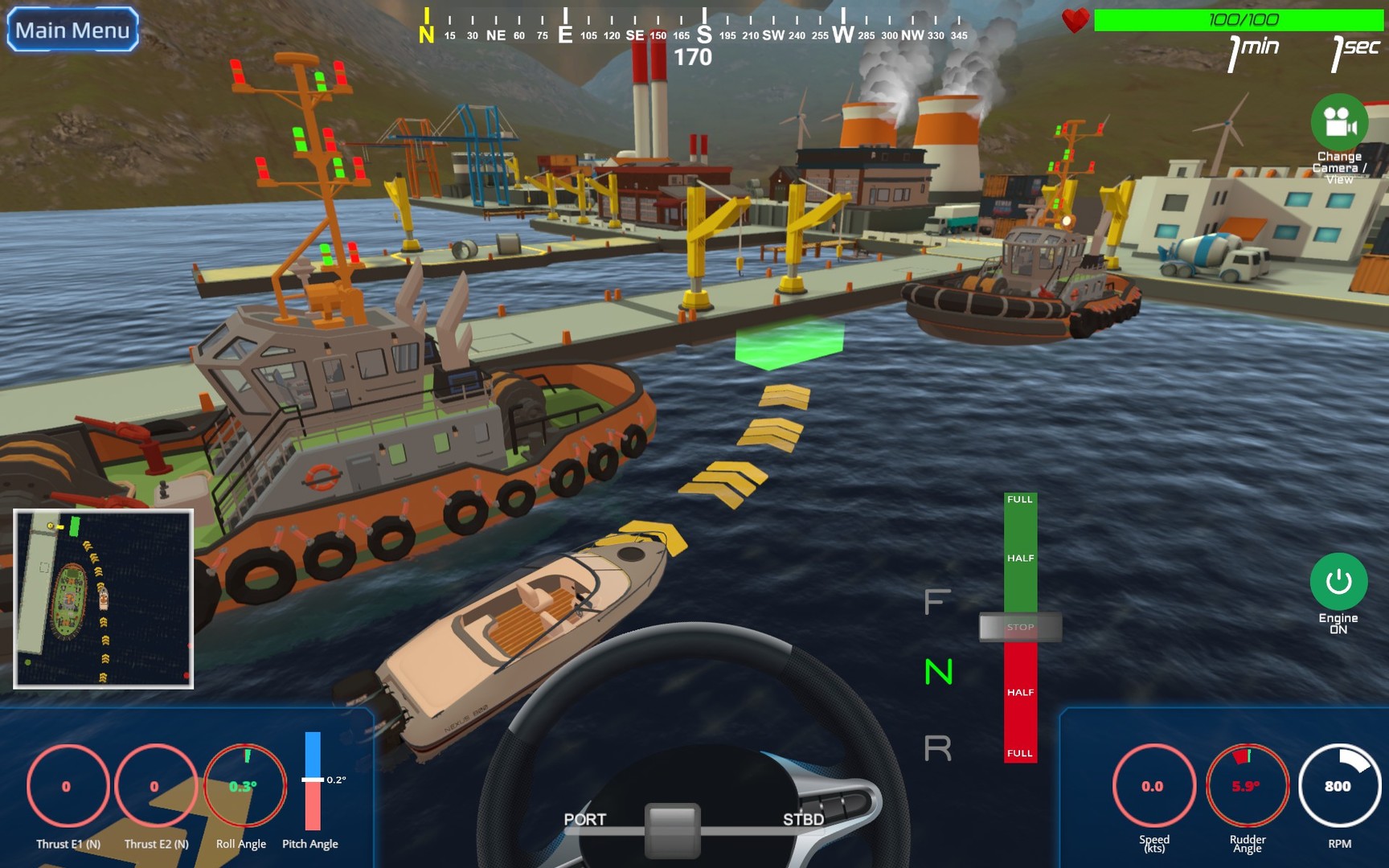Click the green waypoint arrow on the minimap
The width and height of the screenshot is (1389, 868).
(x=73, y=526)
